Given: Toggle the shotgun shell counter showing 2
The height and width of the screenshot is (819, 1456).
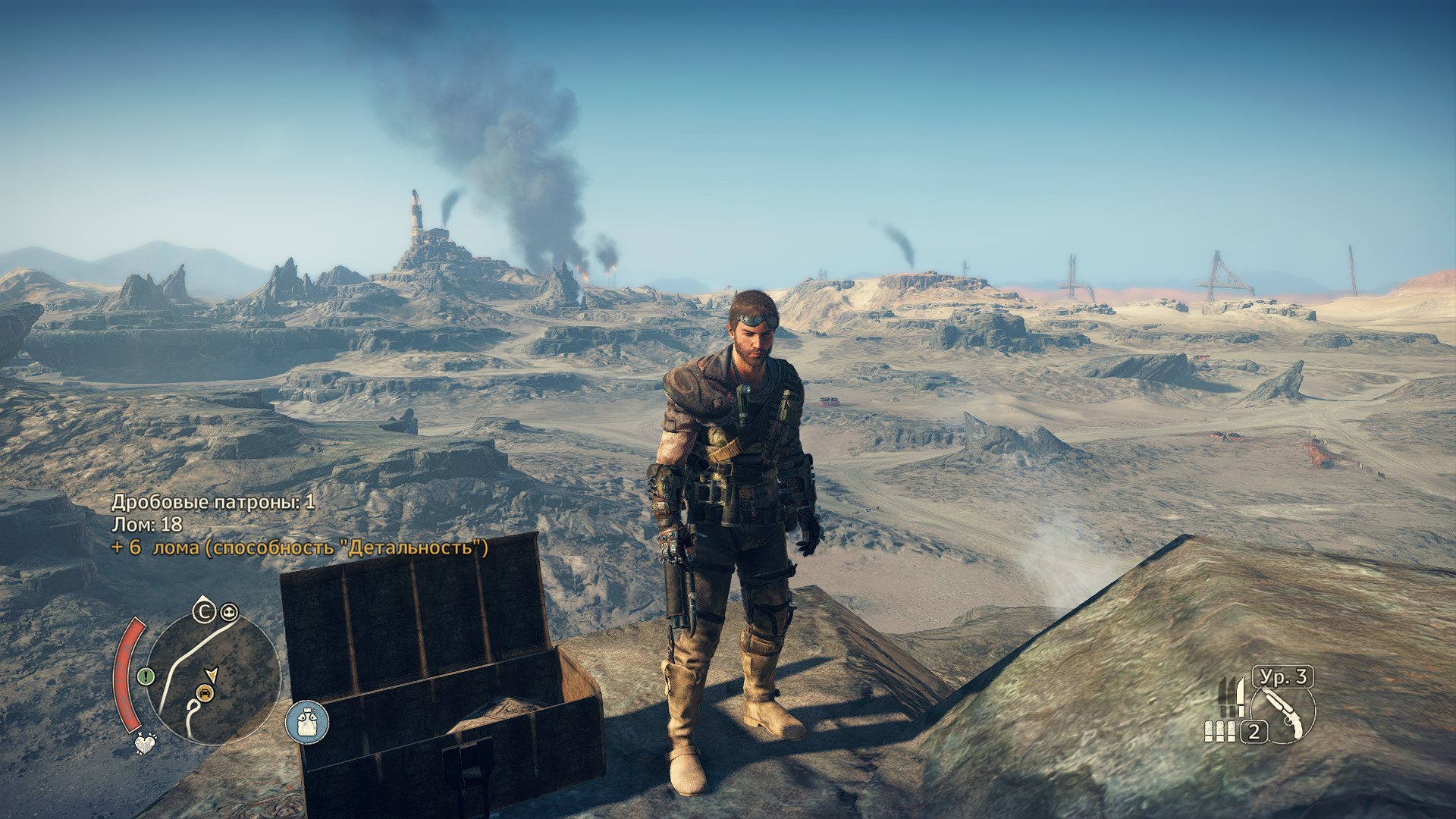Looking at the screenshot, I should [1254, 733].
